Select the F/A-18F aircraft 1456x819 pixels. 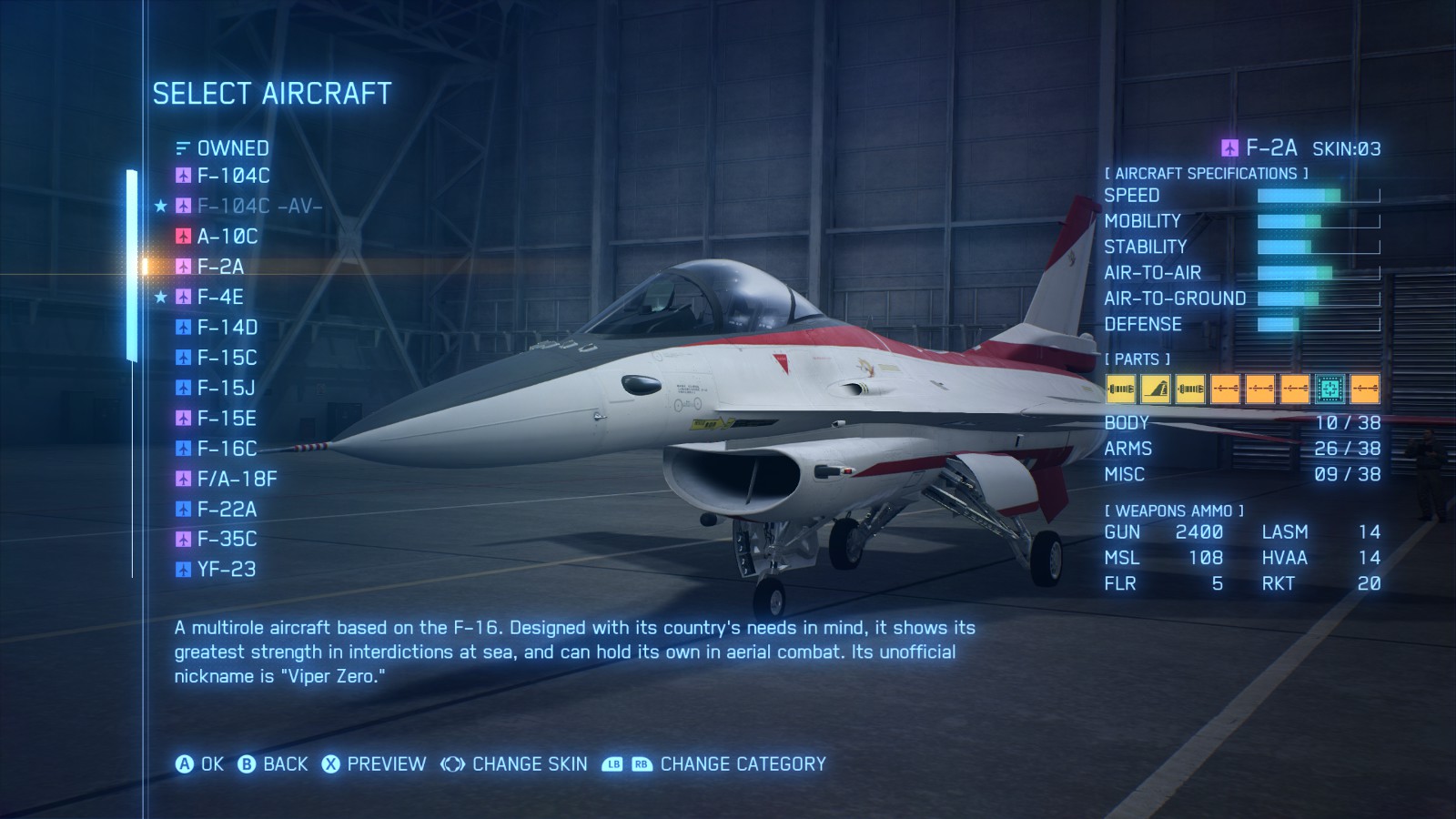(x=237, y=479)
